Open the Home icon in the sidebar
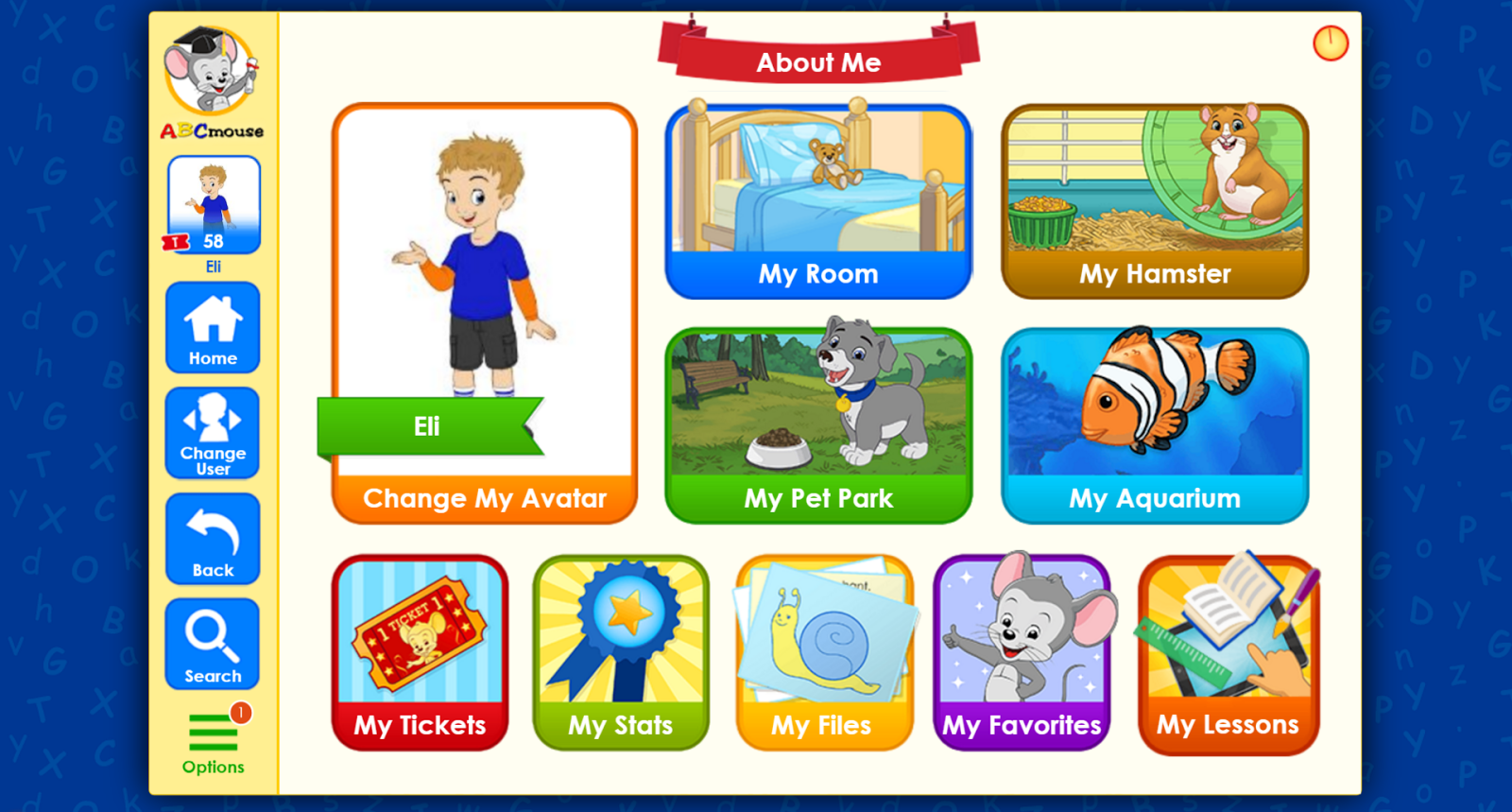 212,327
